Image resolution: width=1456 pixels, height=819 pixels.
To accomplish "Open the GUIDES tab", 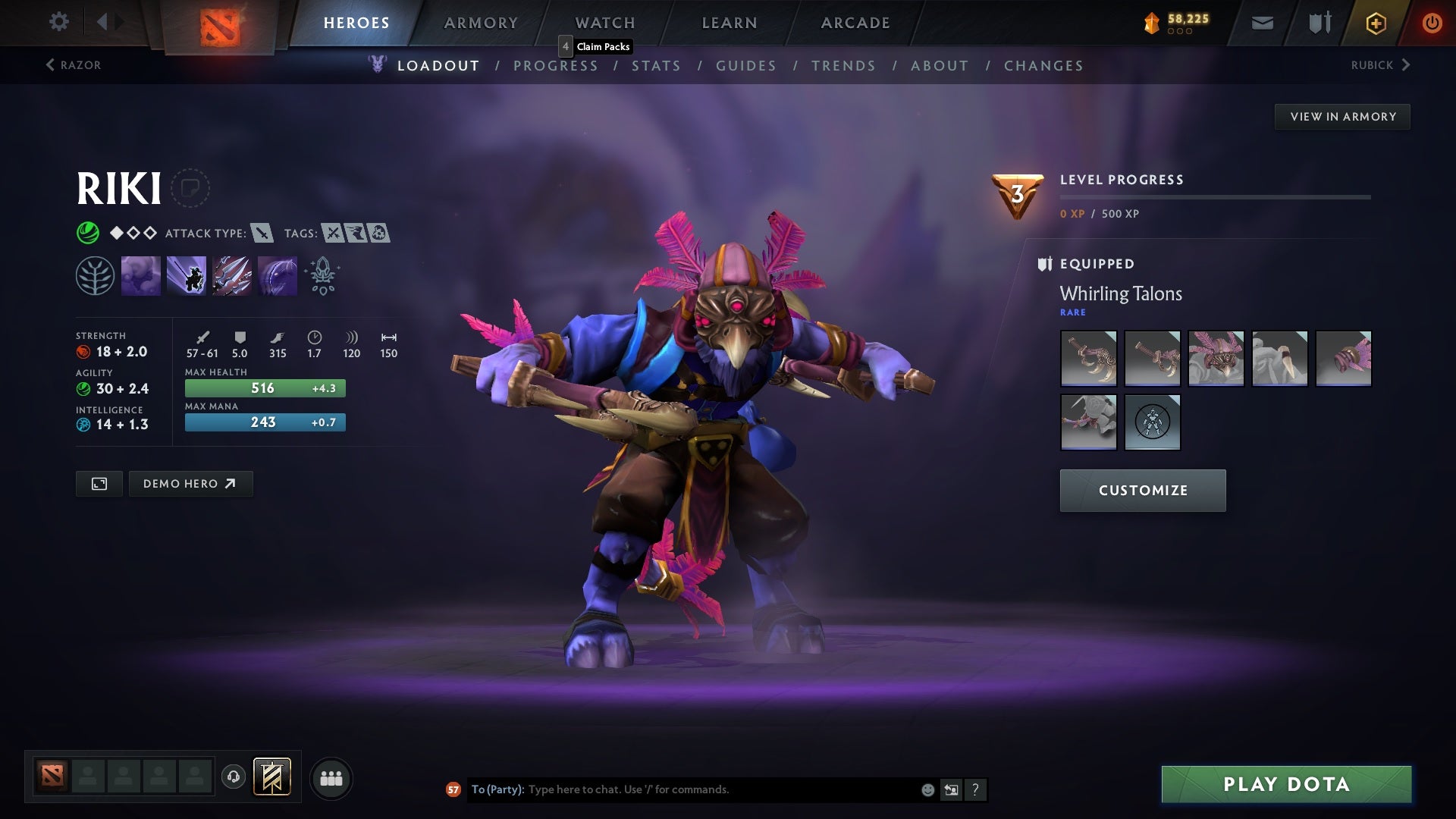I will (745, 66).
